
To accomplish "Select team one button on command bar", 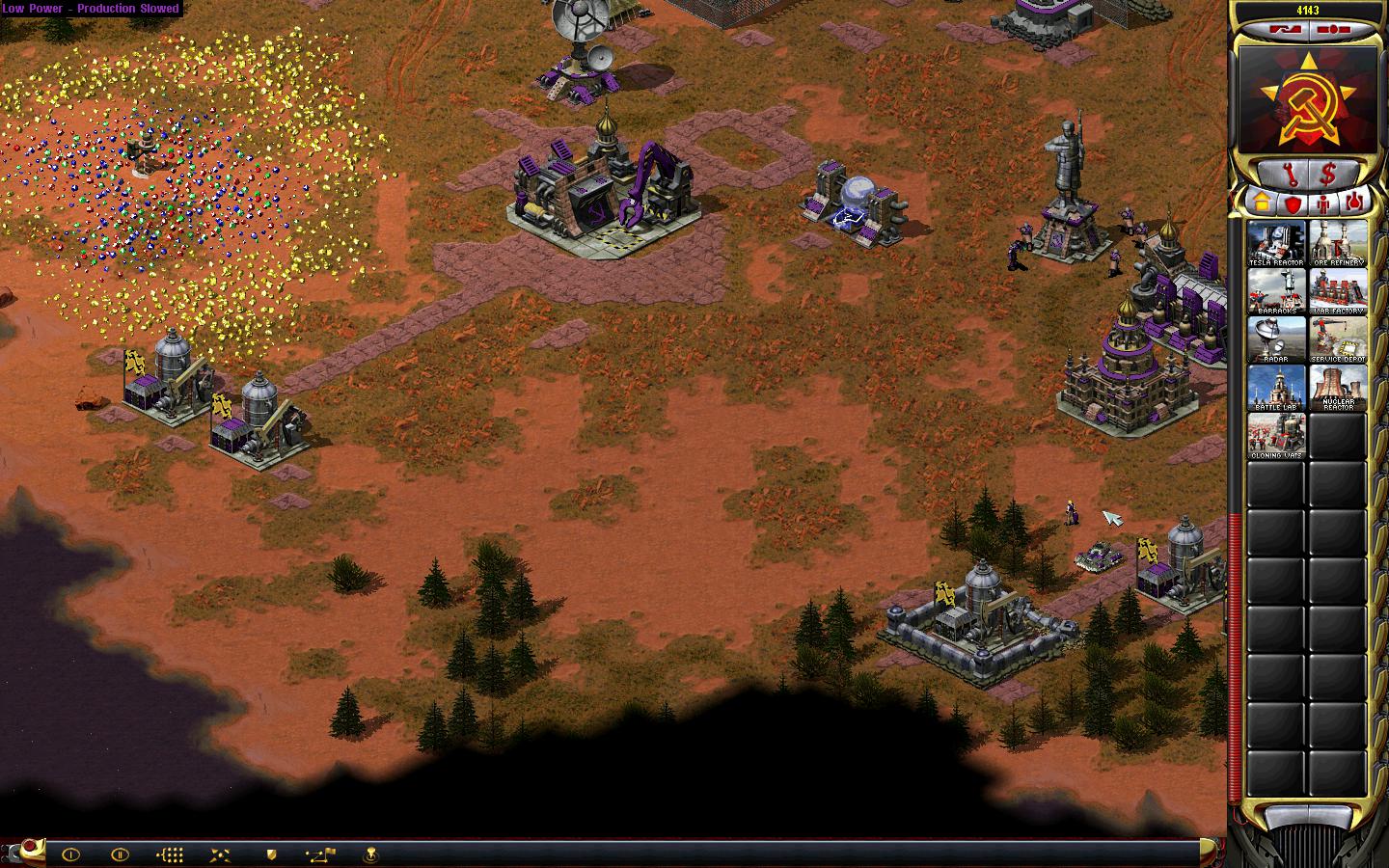I will (70, 854).
